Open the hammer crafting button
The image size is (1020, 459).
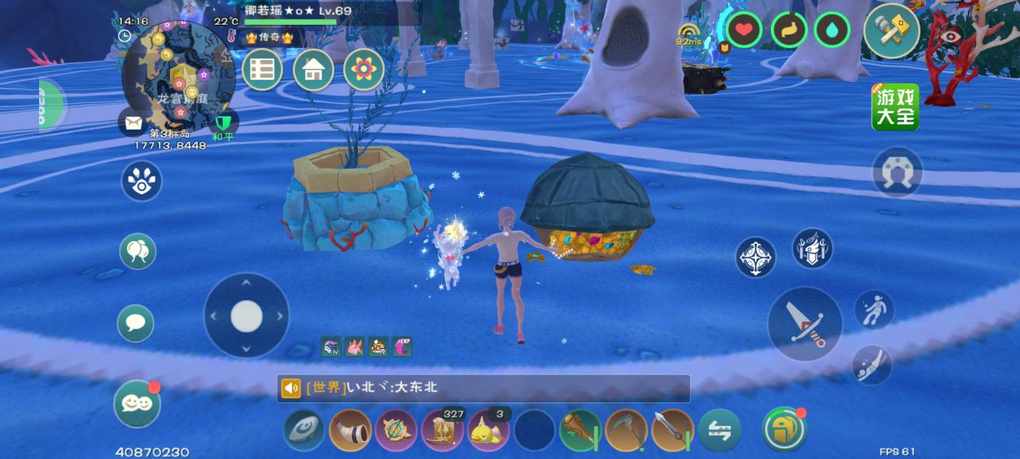coord(891,31)
